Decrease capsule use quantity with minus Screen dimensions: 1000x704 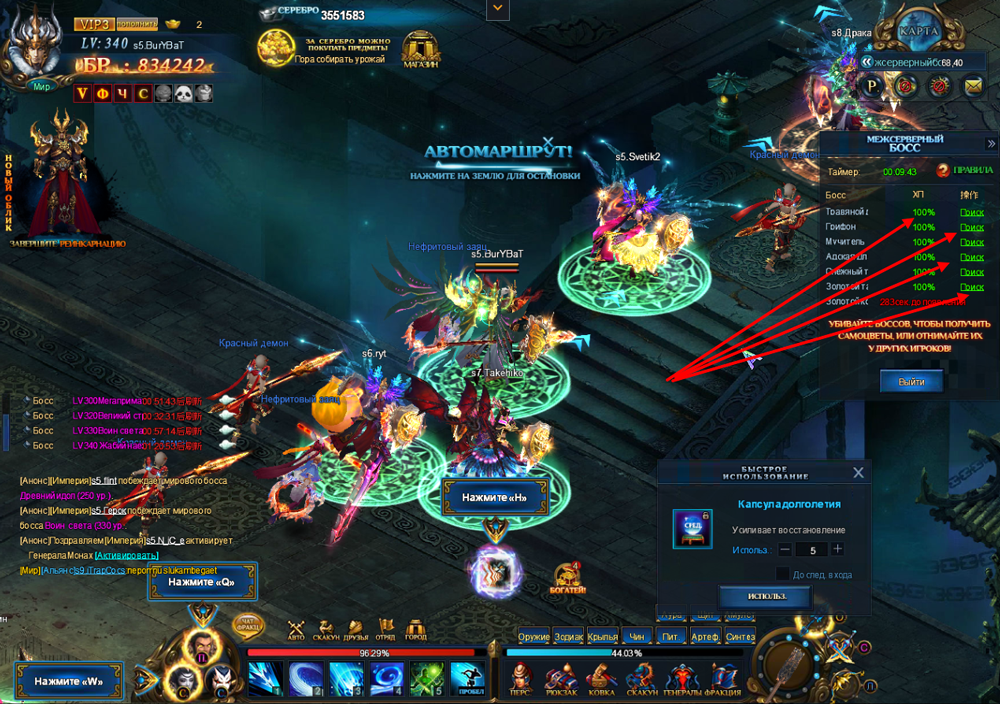(785, 549)
